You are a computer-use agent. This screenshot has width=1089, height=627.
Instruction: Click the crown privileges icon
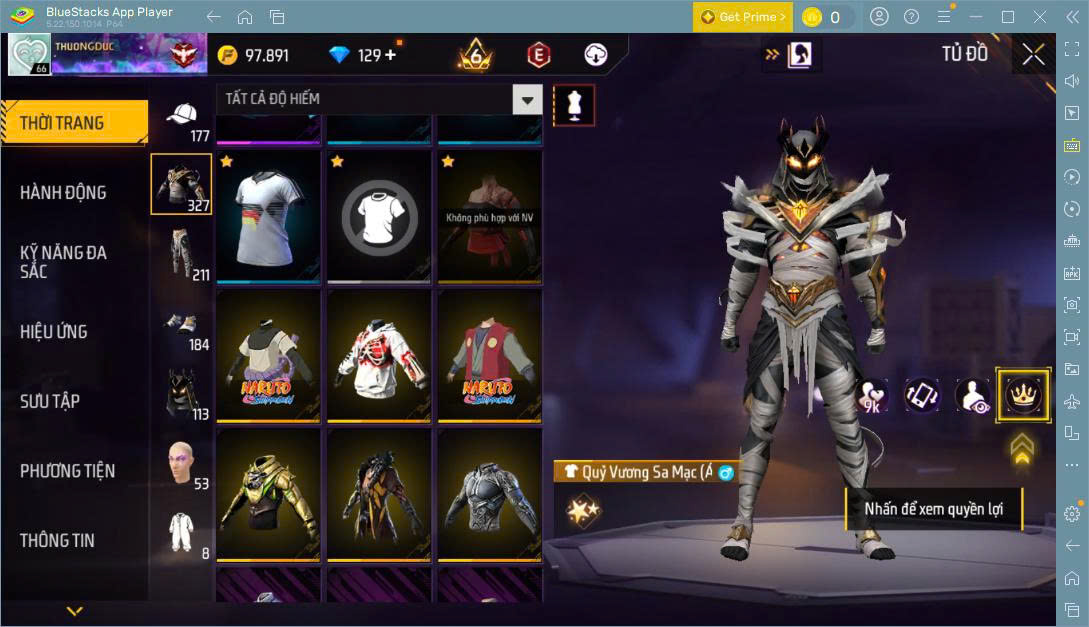1023,395
